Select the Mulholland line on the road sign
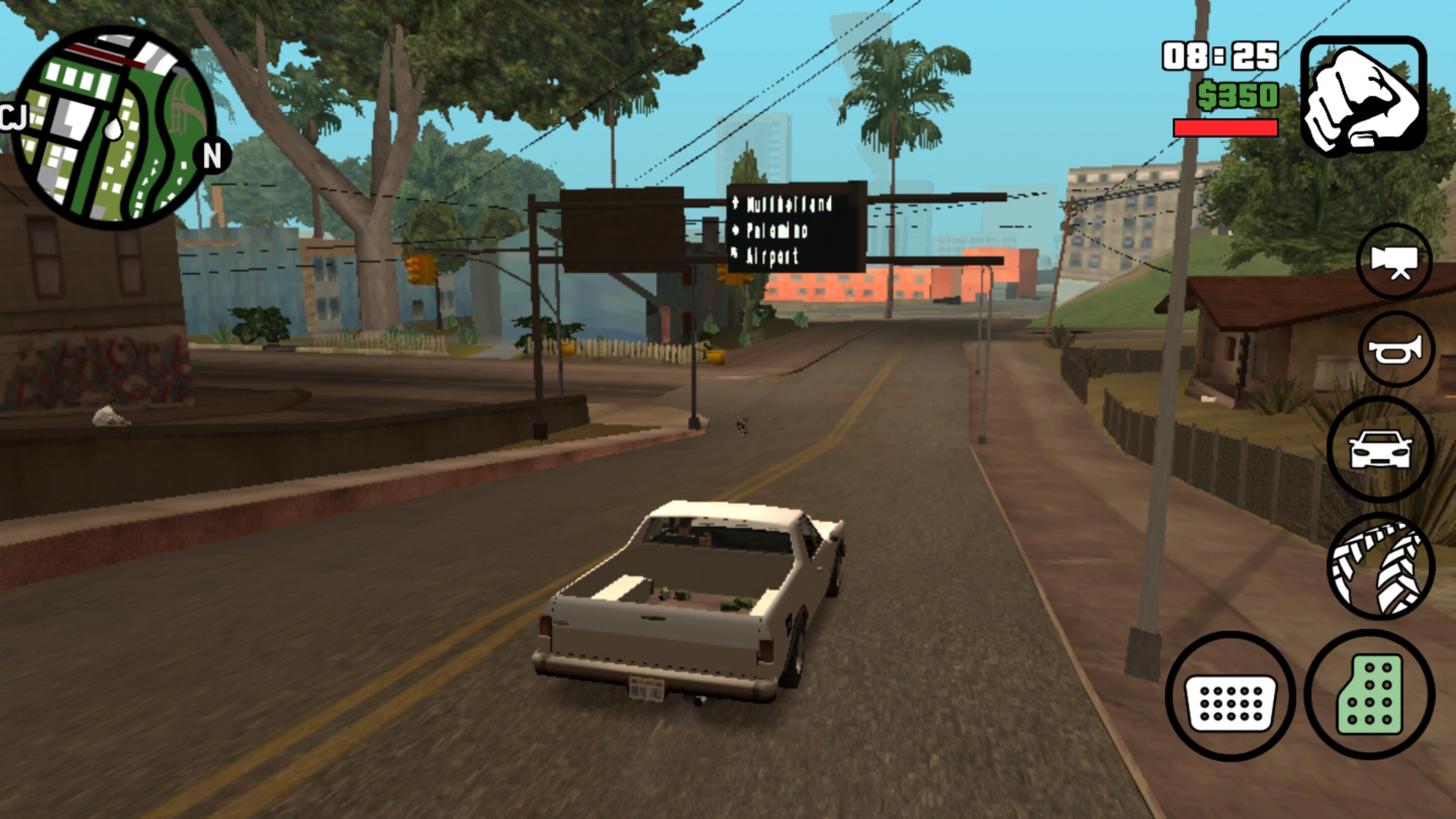This screenshot has height=819, width=1456. pos(789,205)
